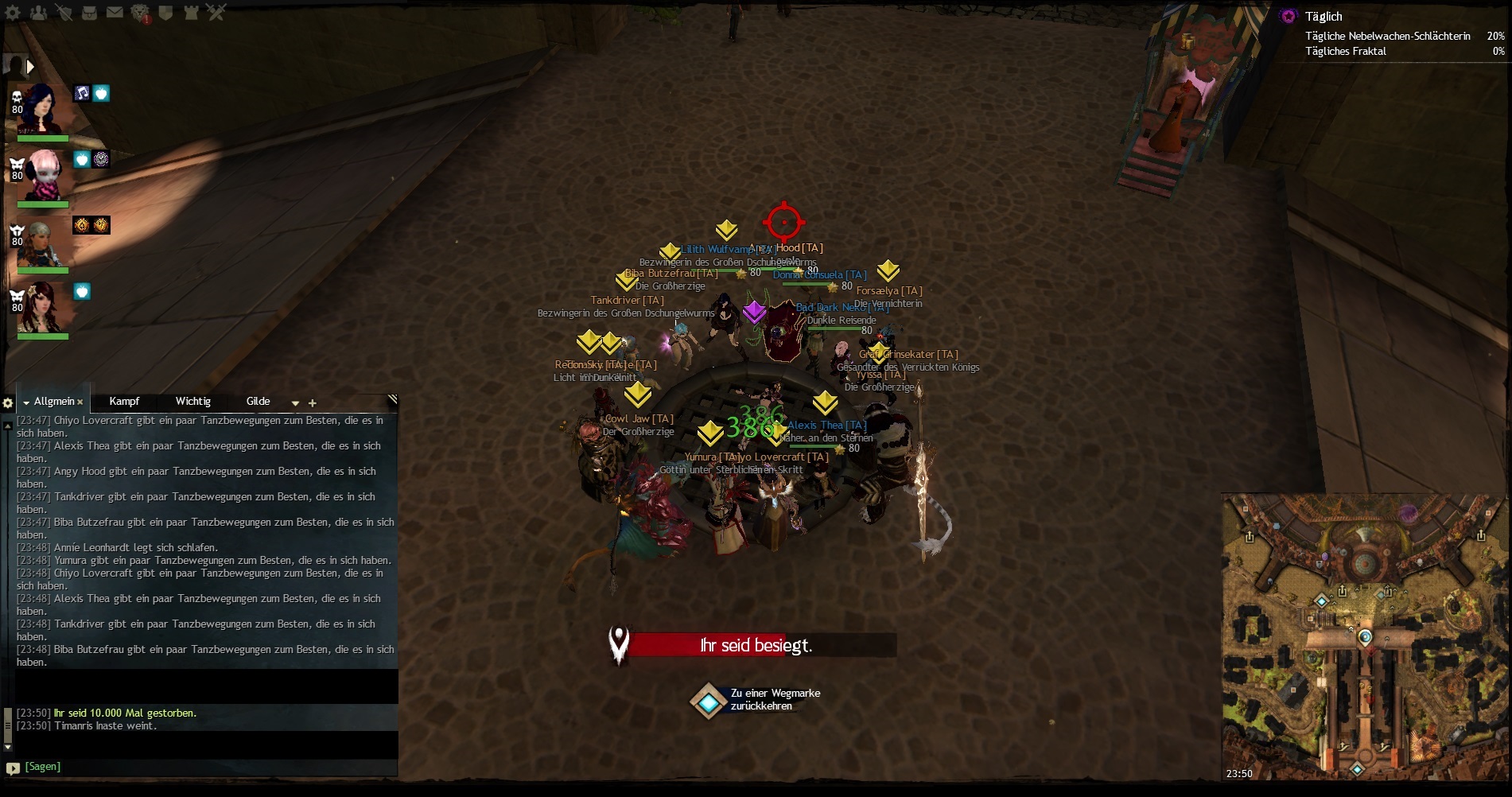Screen dimensions: 1512x797
Task: Open the contacts and LFG panel
Action: 38,12
